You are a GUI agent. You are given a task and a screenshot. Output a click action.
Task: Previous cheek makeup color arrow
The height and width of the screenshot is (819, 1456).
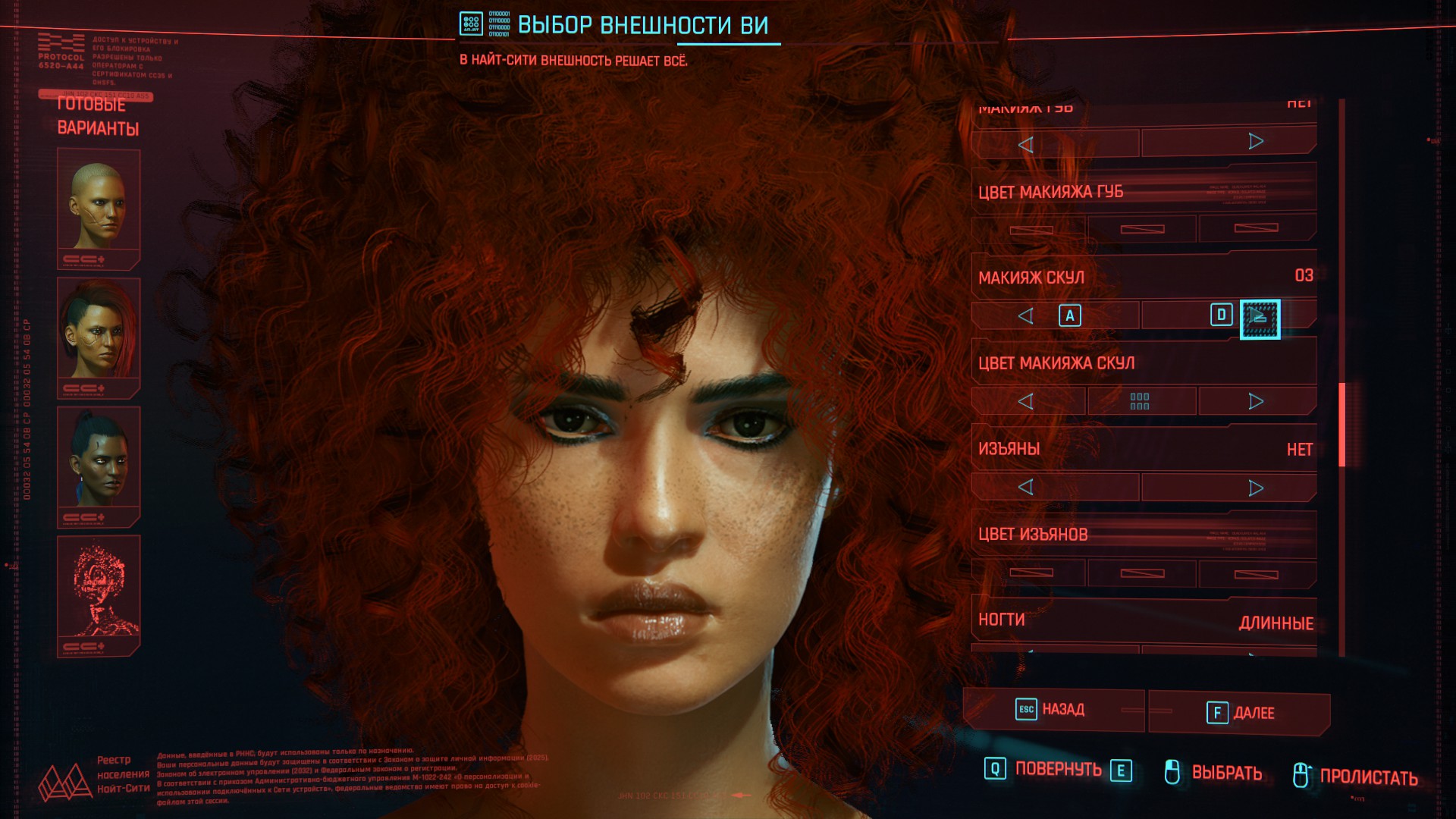pos(1026,401)
